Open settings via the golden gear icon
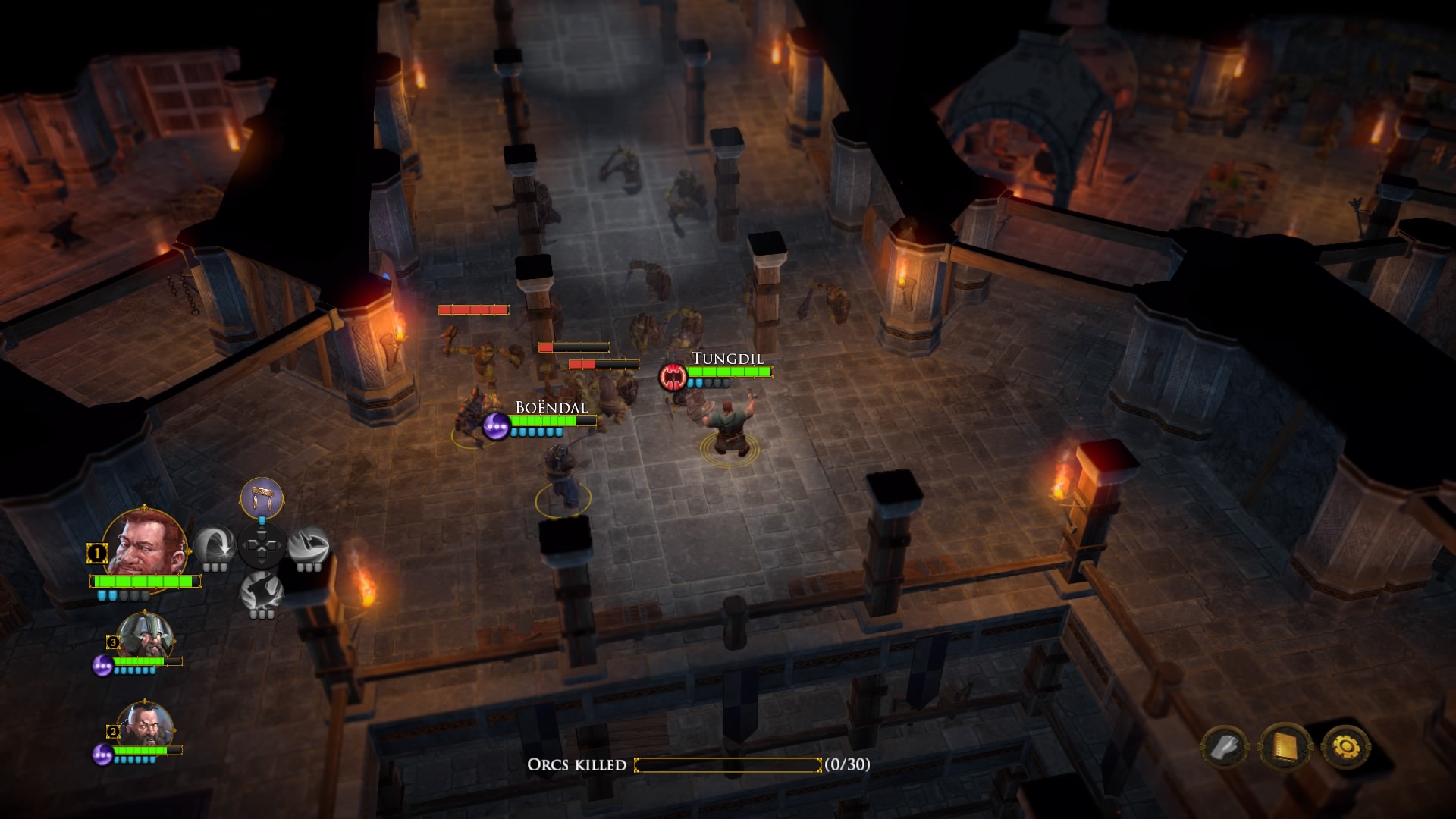Viewport: 1456px width, 819px height. (x=1346, y=748)
